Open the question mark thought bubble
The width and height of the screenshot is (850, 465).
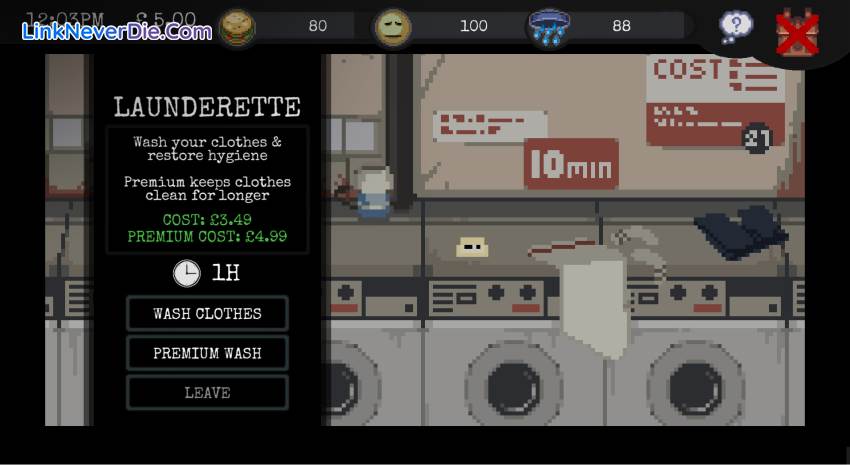coord(736,27)
